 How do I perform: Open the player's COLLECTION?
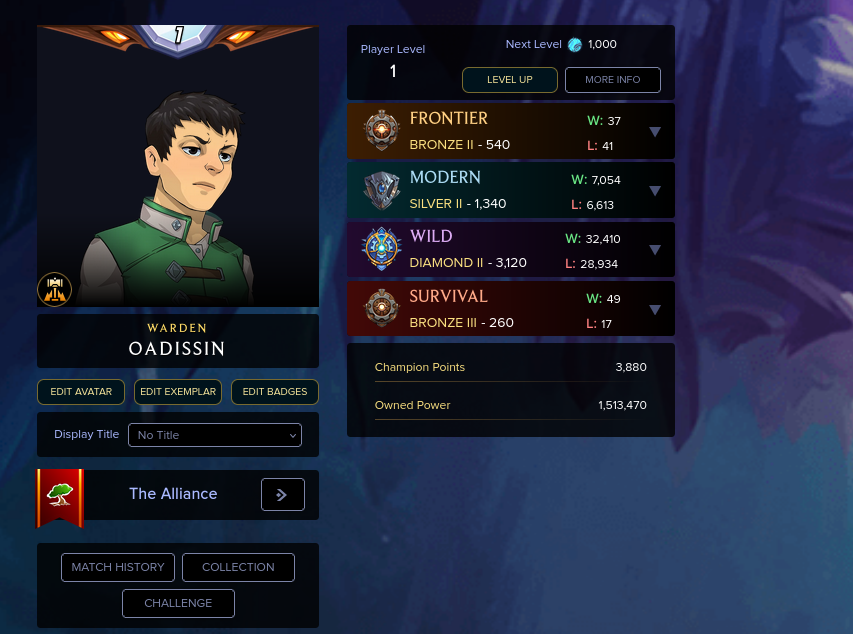(238, 567)
